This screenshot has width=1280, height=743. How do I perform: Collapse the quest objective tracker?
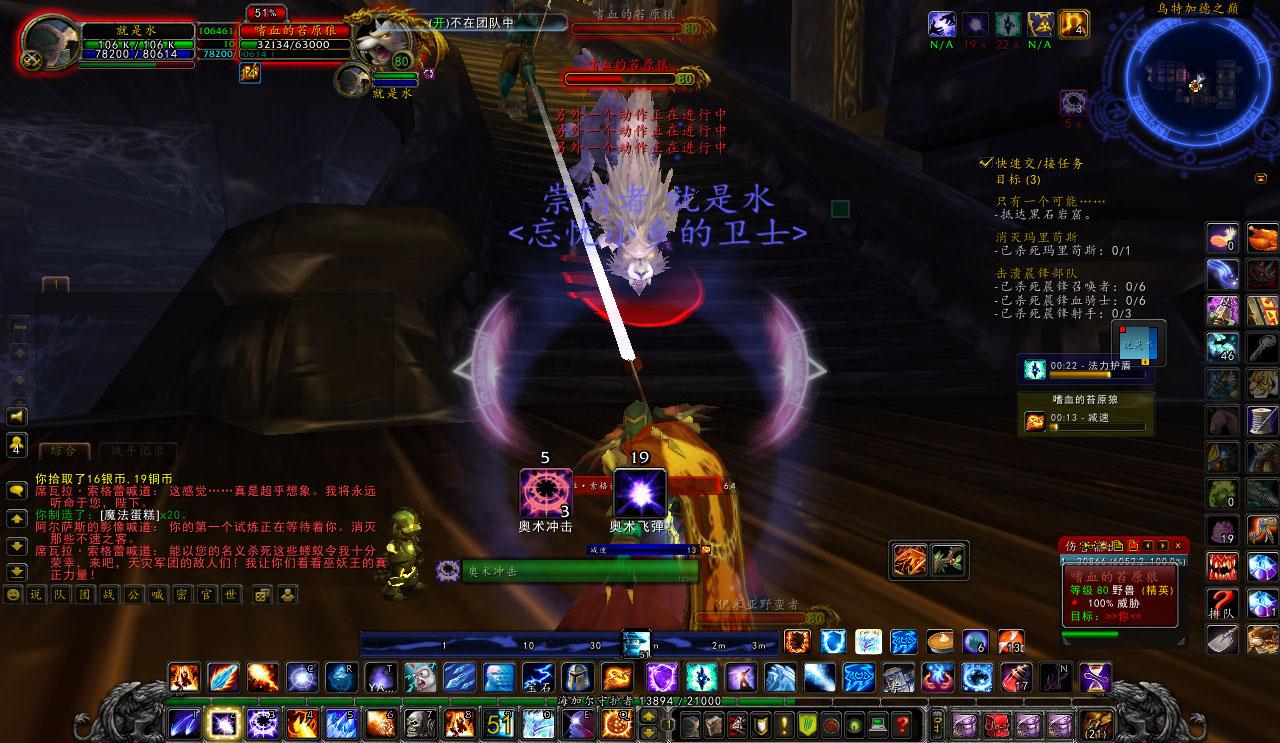1260,178
